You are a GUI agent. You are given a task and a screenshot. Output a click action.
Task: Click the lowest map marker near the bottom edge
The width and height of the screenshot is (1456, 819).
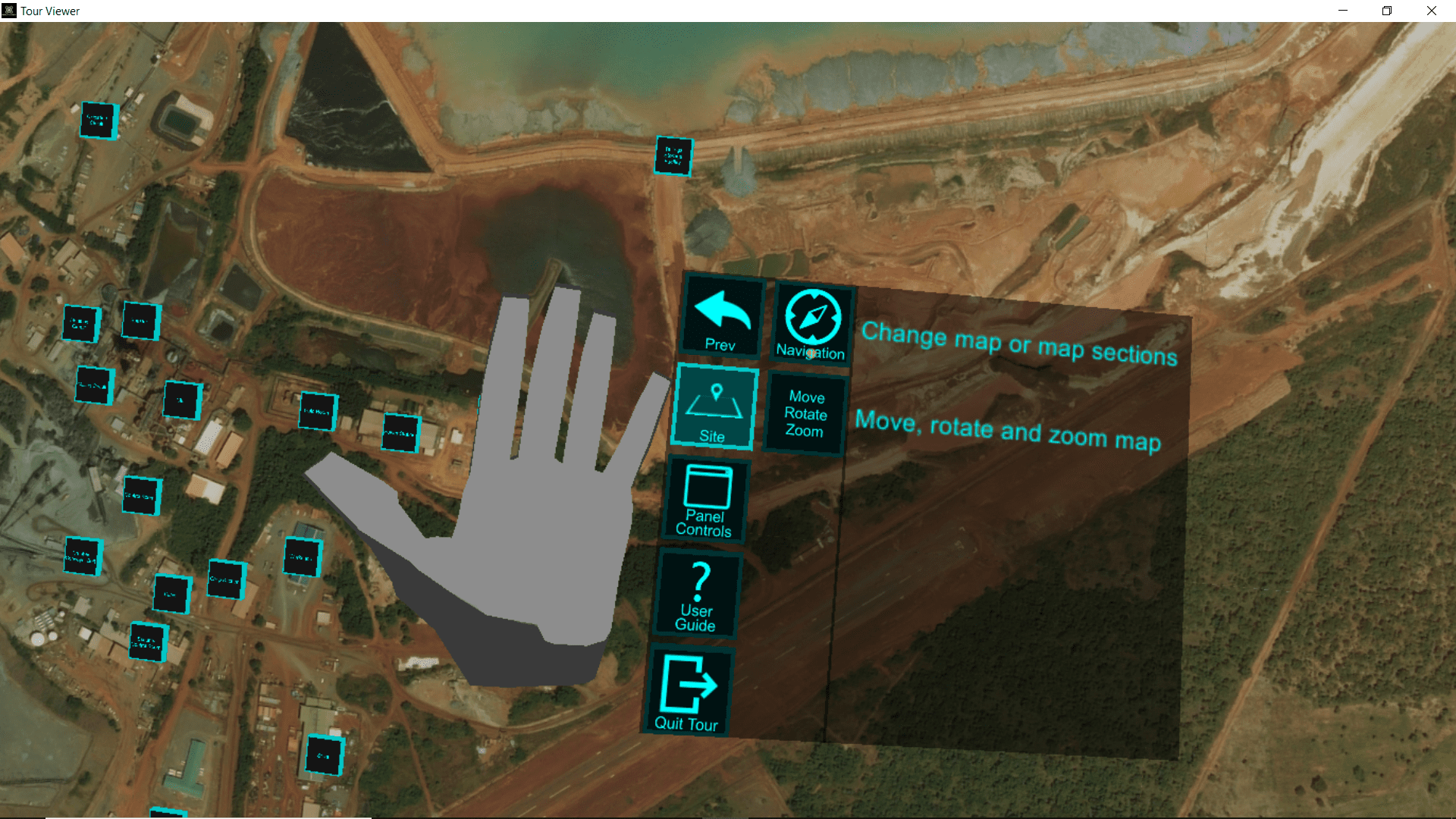[326, 756]
